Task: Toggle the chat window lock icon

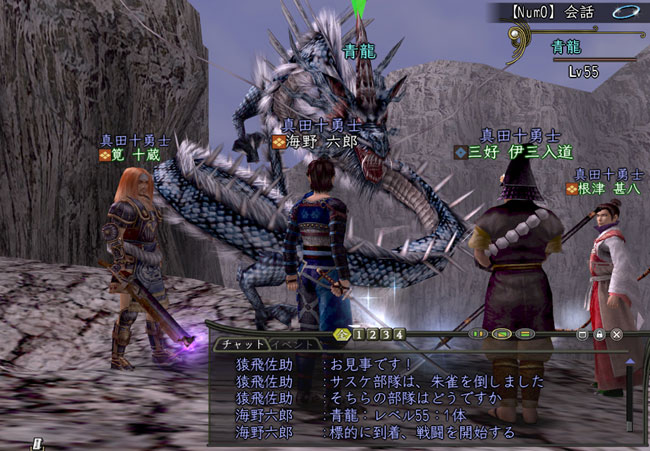Action: pyautogui.click(x=600, y=334)
